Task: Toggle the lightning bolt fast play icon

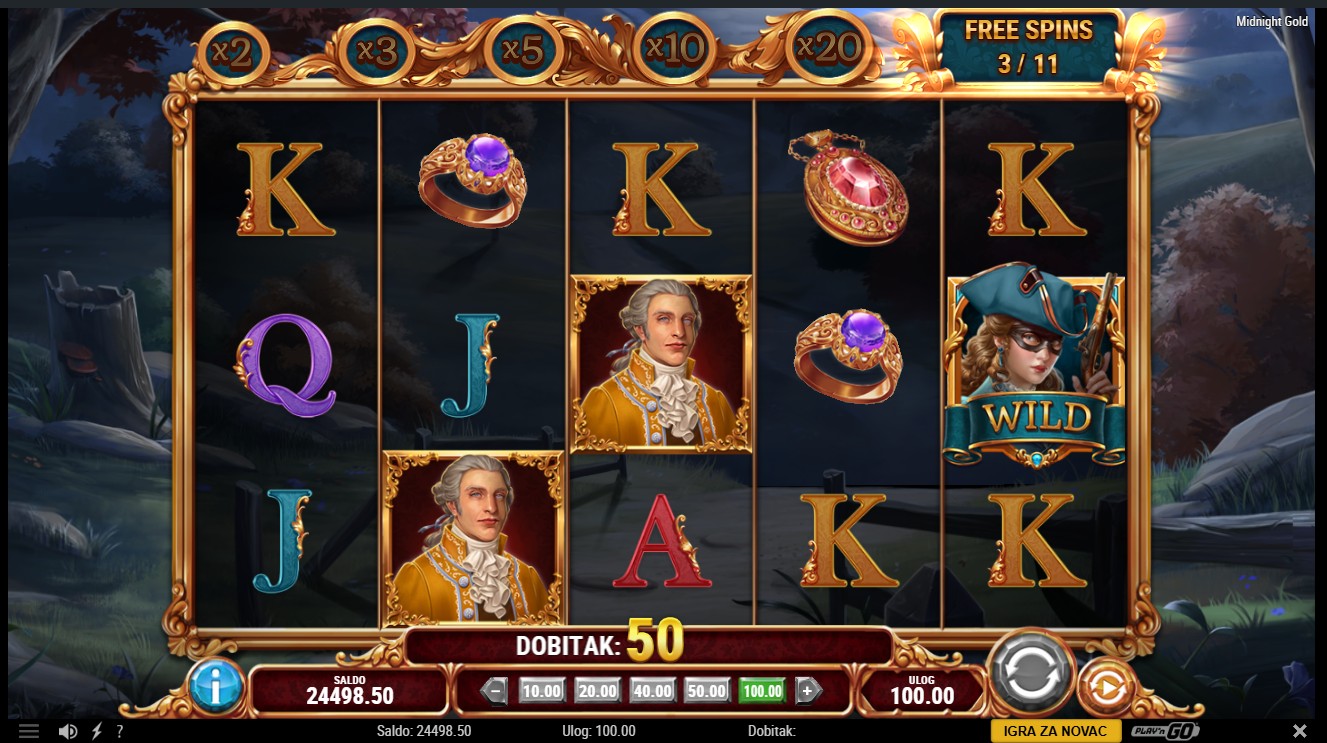Action: (x=97, y=731)
